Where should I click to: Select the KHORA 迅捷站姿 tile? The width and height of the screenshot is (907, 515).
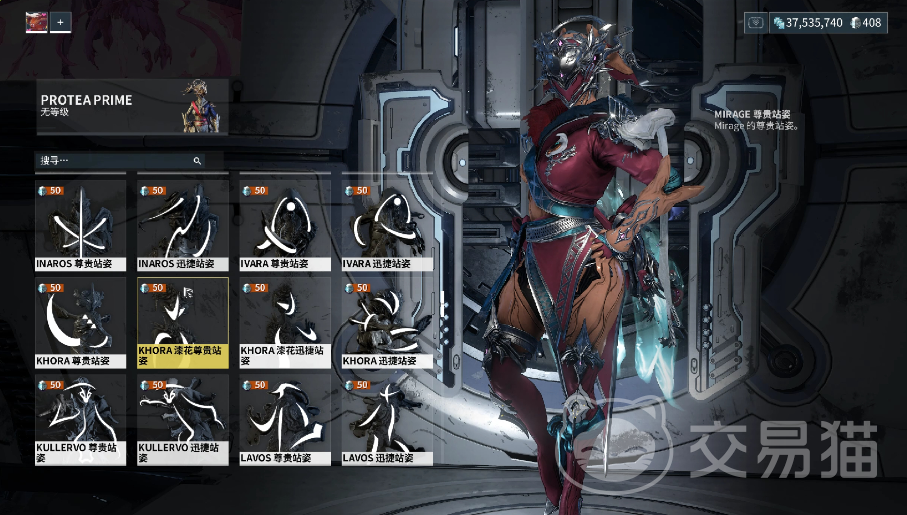point(386,322)
